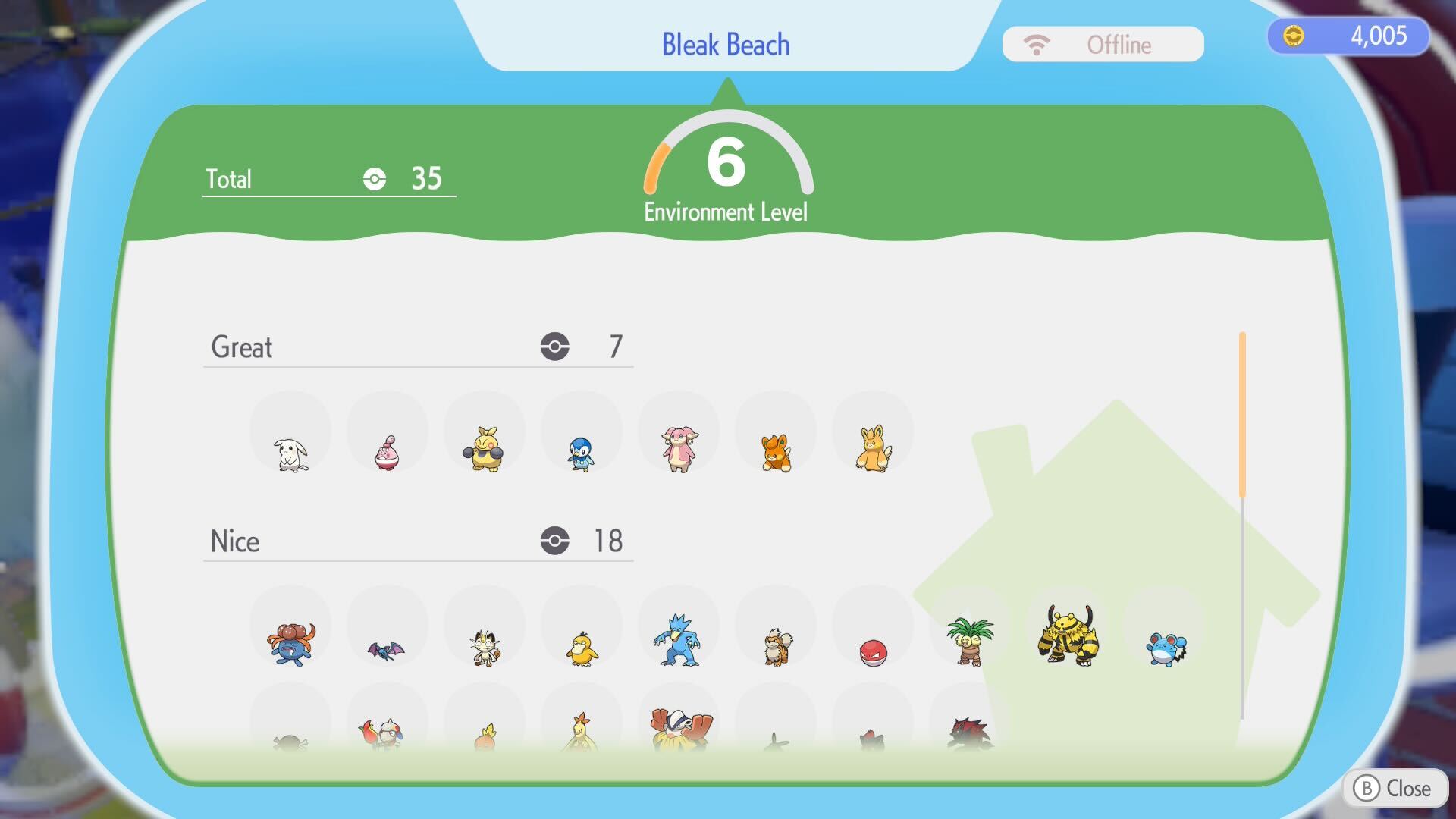Select the Happiny sprite
The height and width of the screenshot is (819, 1456).
click(x=387, y=451)
